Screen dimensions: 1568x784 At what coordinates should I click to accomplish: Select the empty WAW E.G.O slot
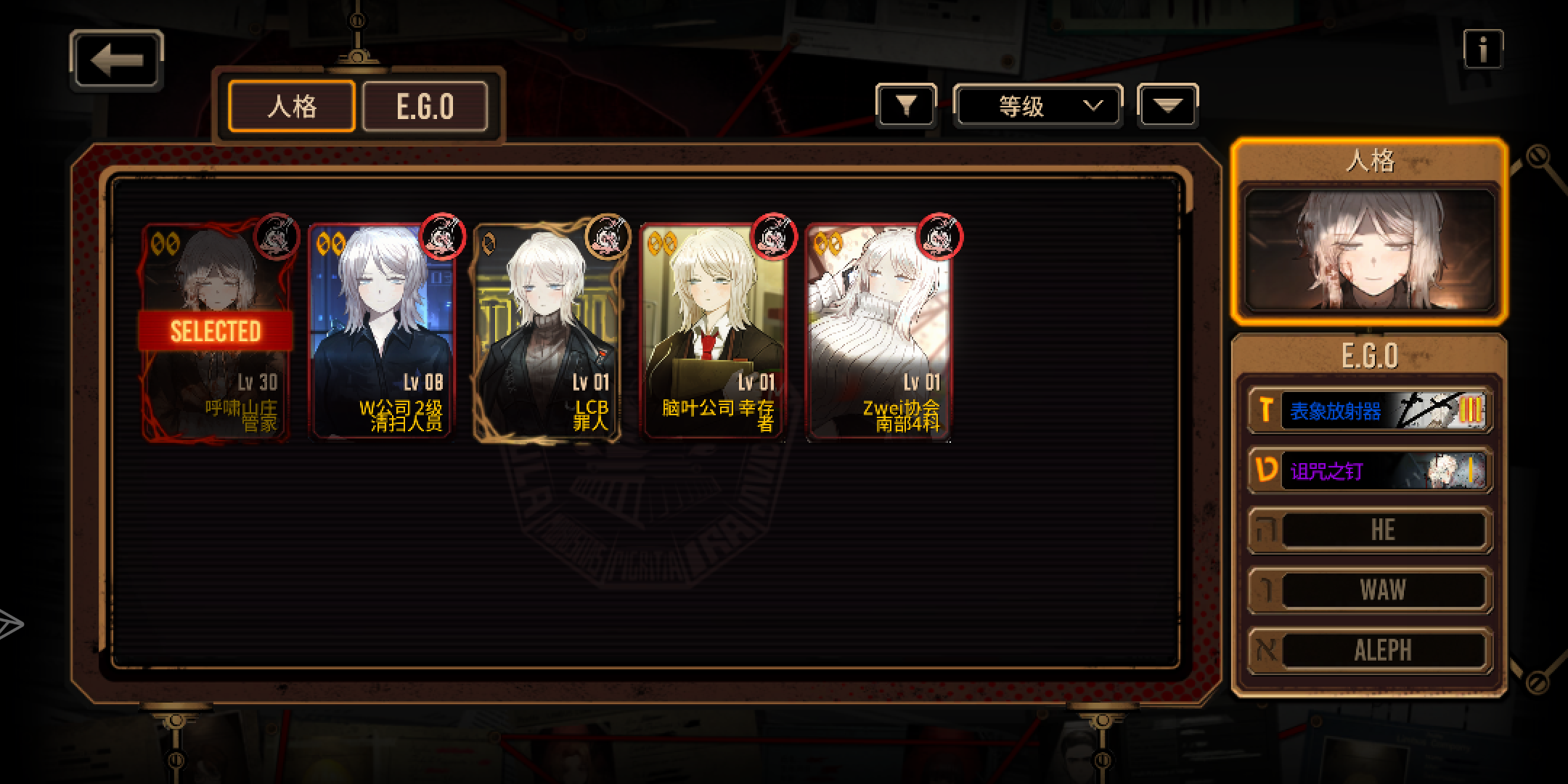pyautogui.click(x=1369, y=589)
